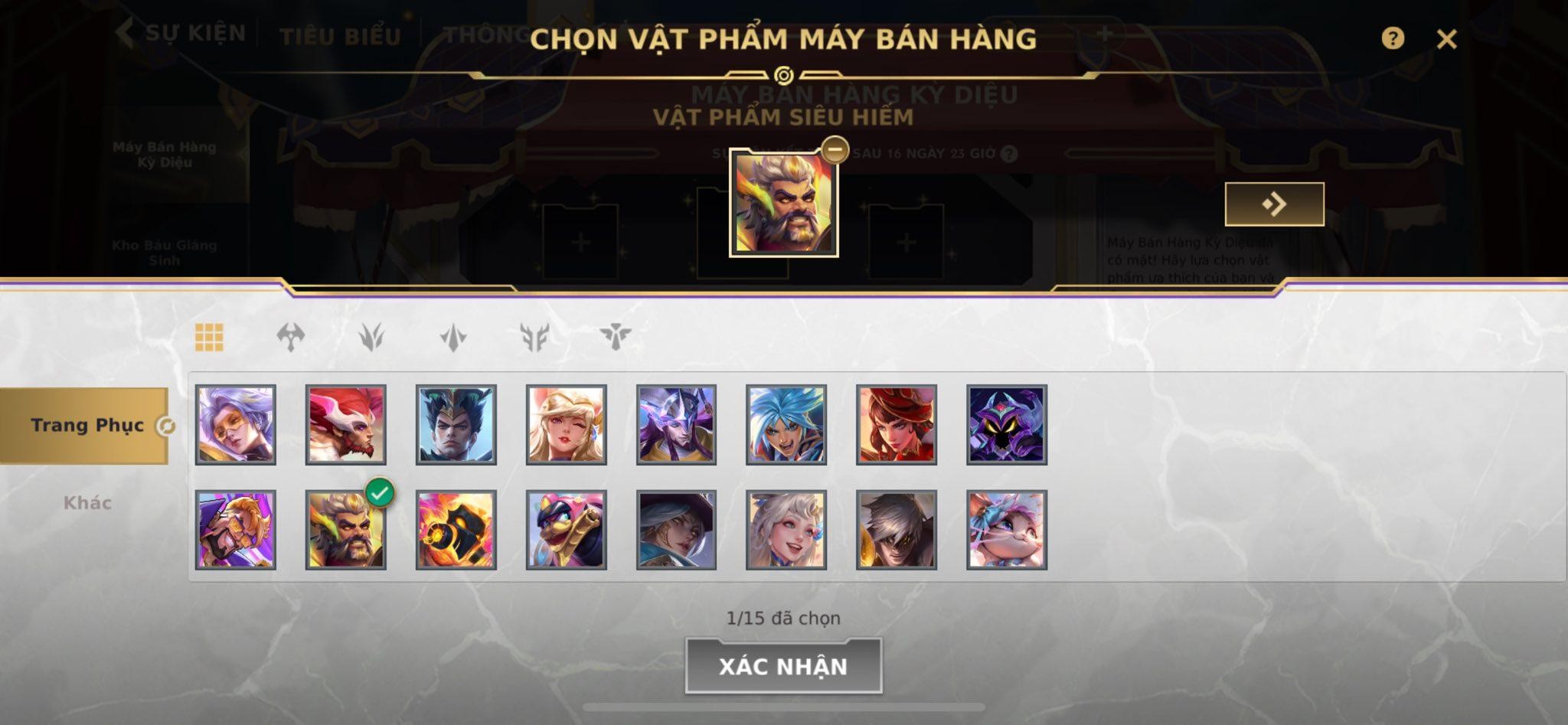Choose the silver-haired glasses character skin

click(235, 425)
